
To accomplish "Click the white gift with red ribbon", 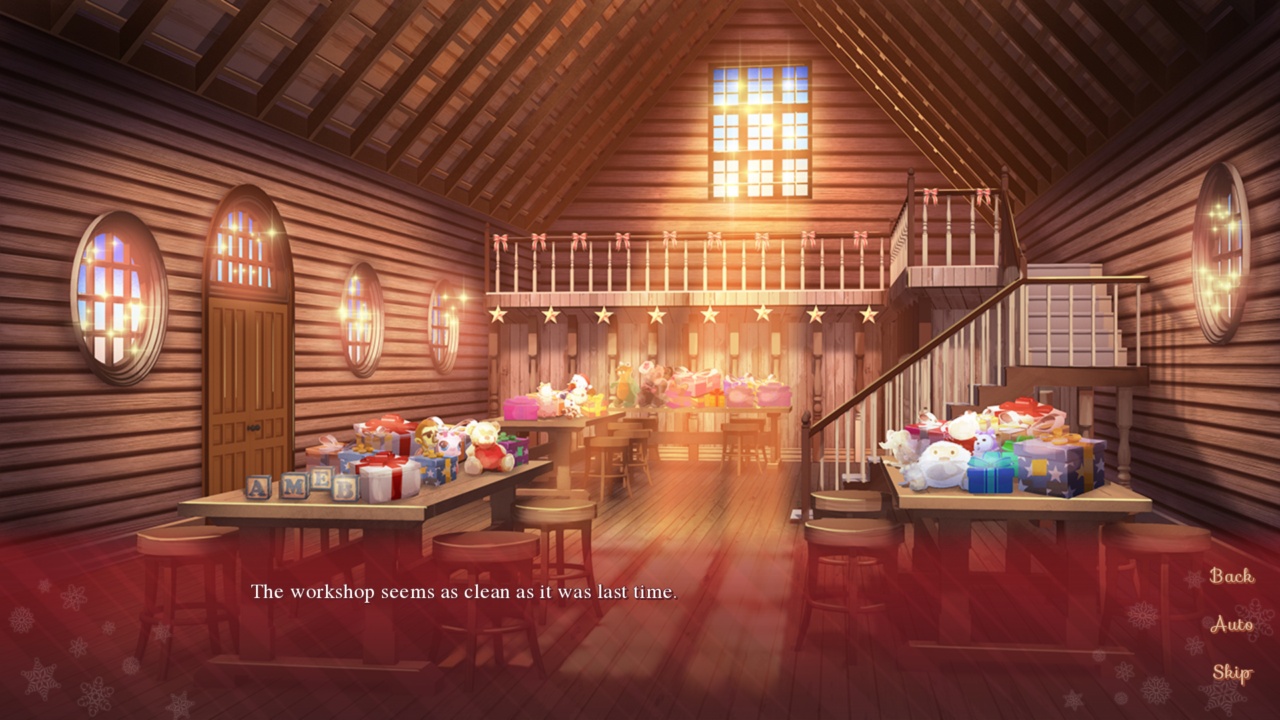I will [388, 477].
